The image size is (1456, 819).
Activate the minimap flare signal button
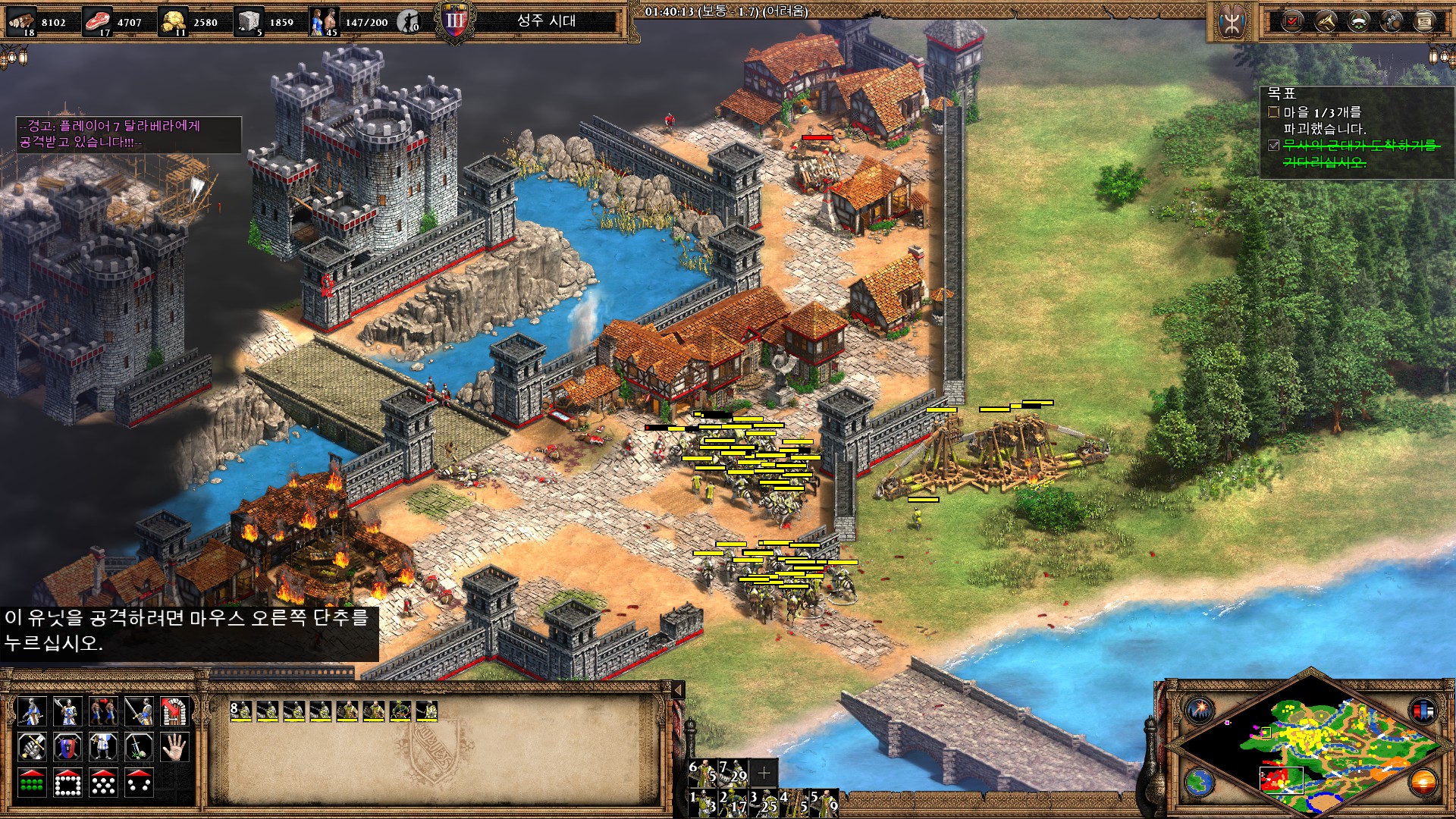[x=1200, y=711]
